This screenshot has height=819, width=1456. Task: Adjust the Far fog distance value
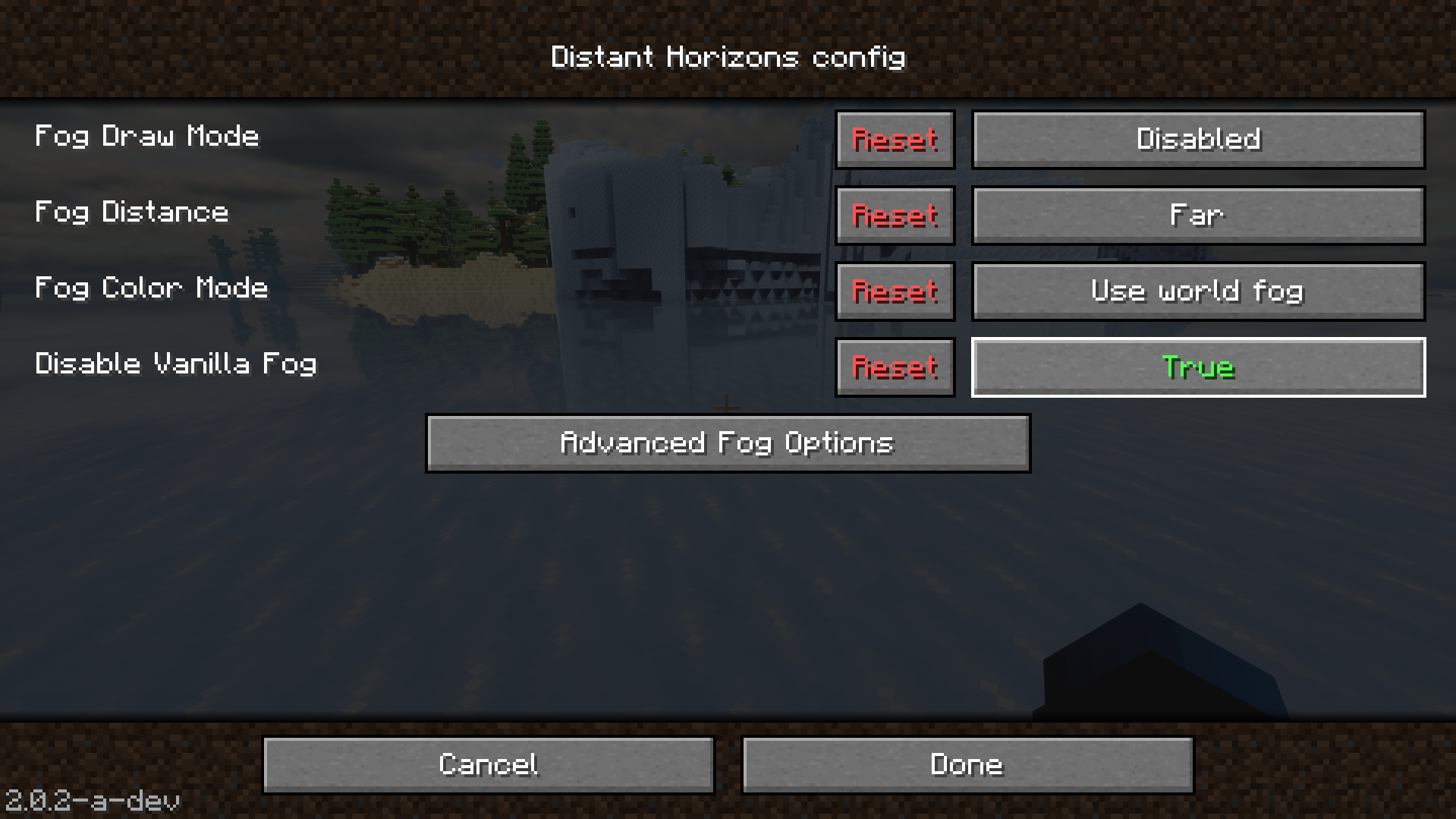[x=1197, y=216]
